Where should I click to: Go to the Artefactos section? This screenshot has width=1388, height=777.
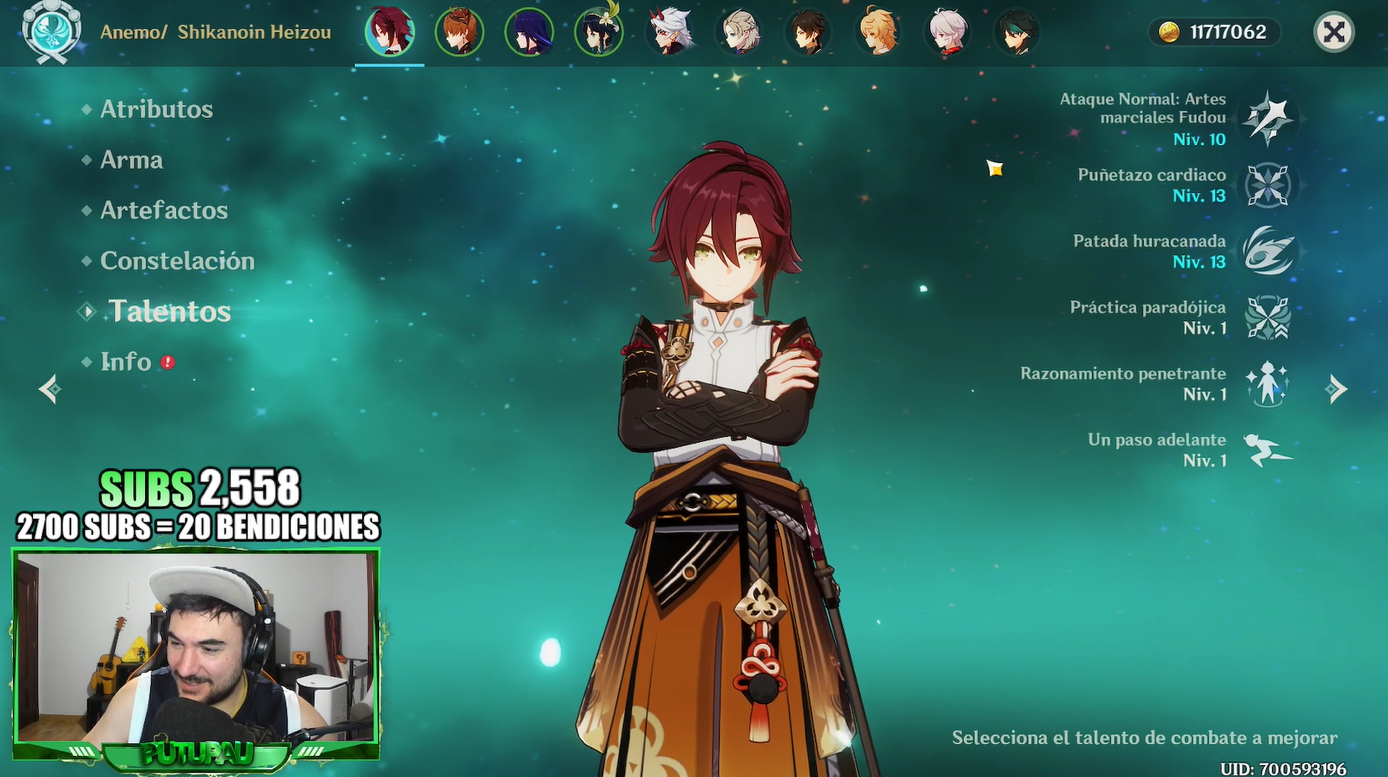click(164, 210)
